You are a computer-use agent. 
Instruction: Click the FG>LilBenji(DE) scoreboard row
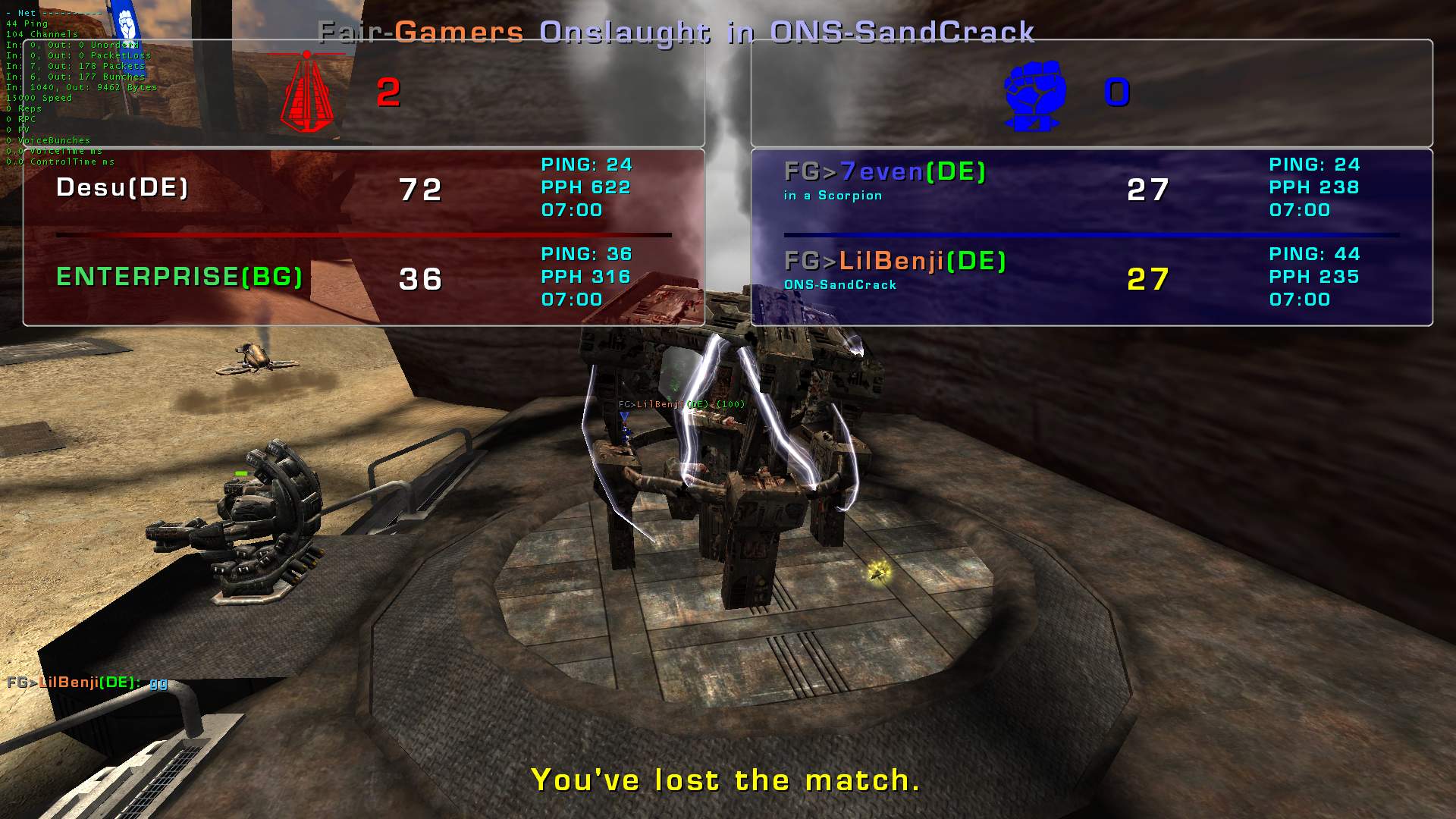coord(895,262)
